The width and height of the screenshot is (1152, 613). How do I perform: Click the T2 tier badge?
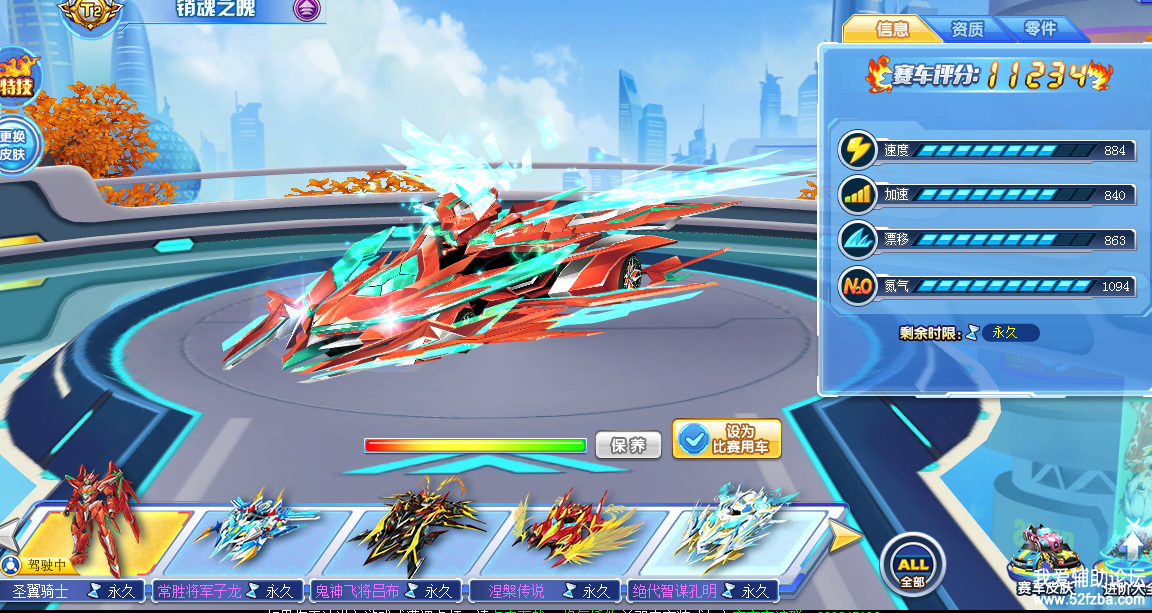tap(92, 11)
